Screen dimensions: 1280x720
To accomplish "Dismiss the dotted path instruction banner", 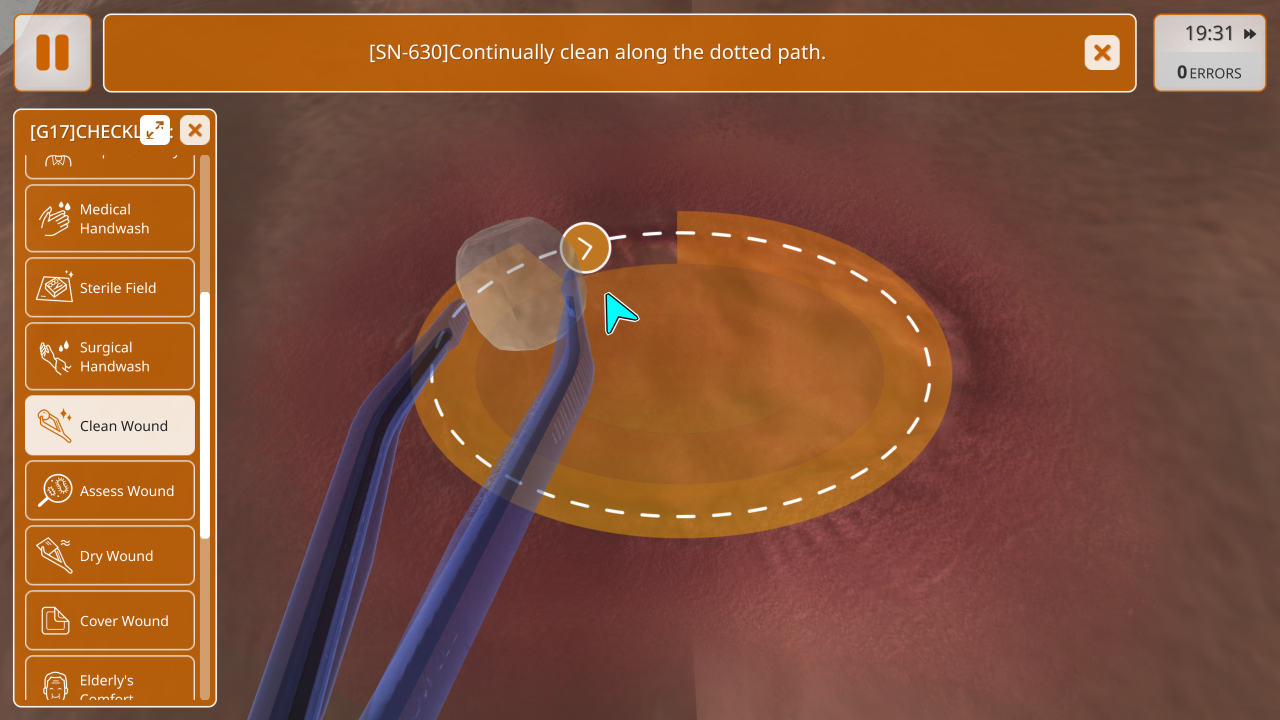I will [x=1102, y=53].
